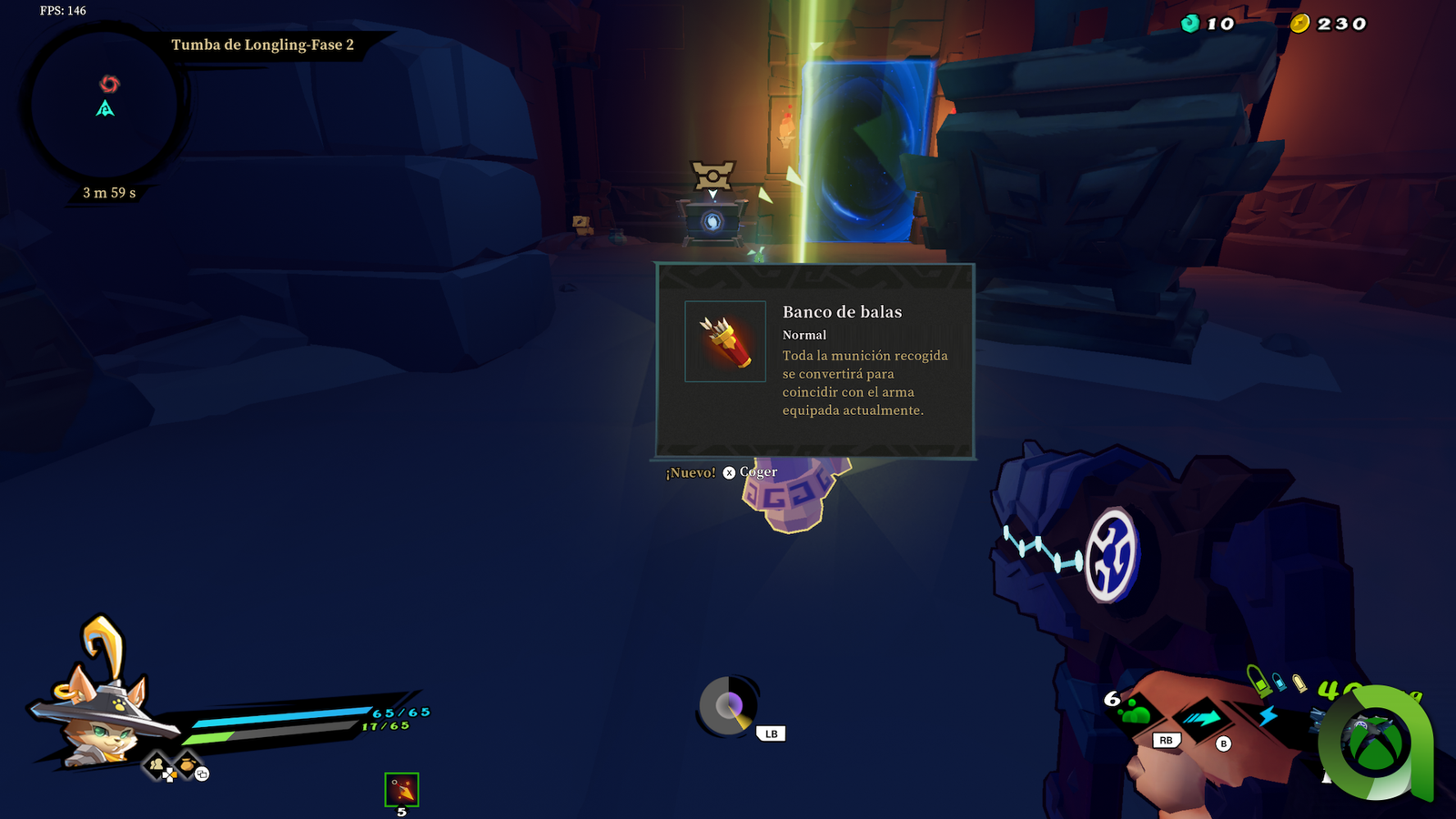Activate the green smoke grenade skill
Viewport: 1456px width, 819px height.
click(x=1136, y=712)
